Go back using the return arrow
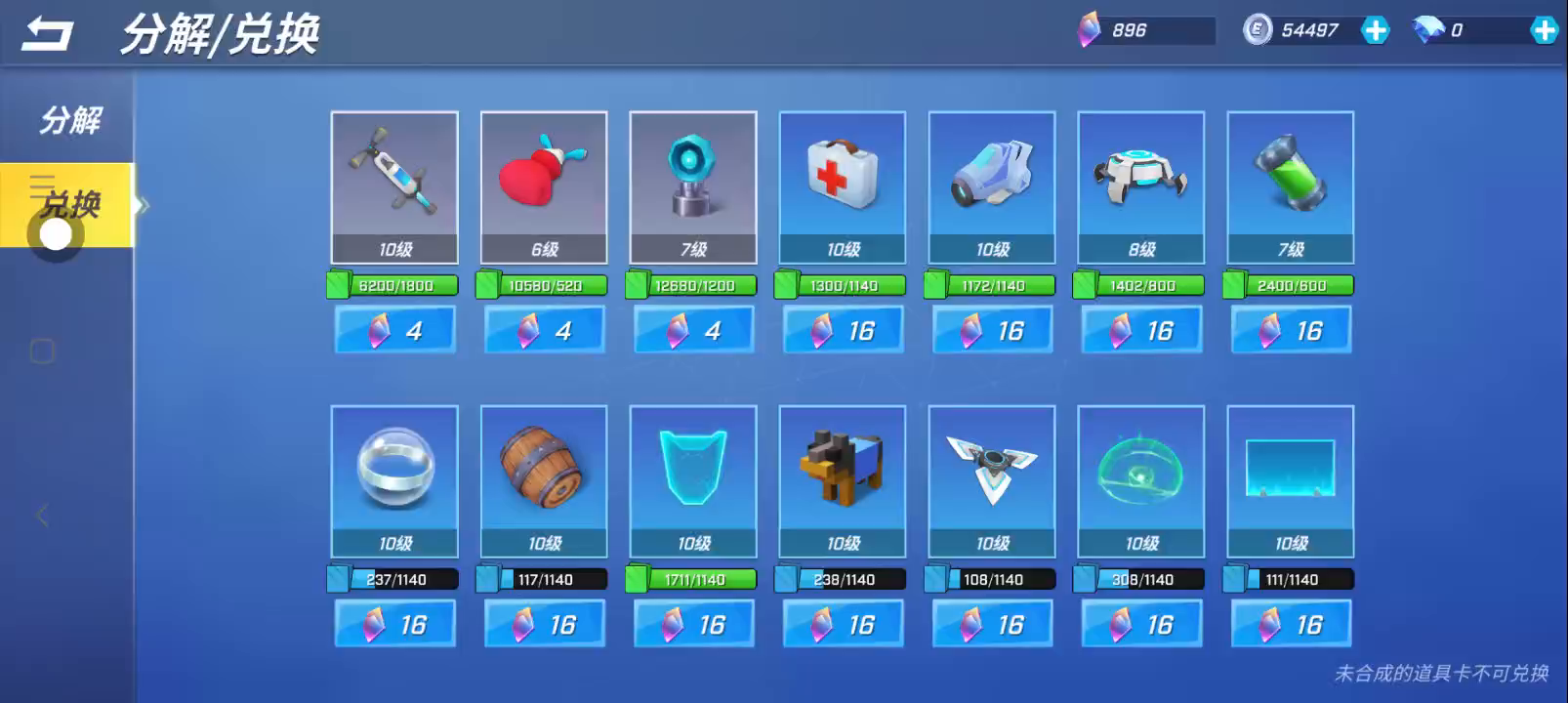The width and height of the screenshot is (1568, 703). (x=47, y=35)
